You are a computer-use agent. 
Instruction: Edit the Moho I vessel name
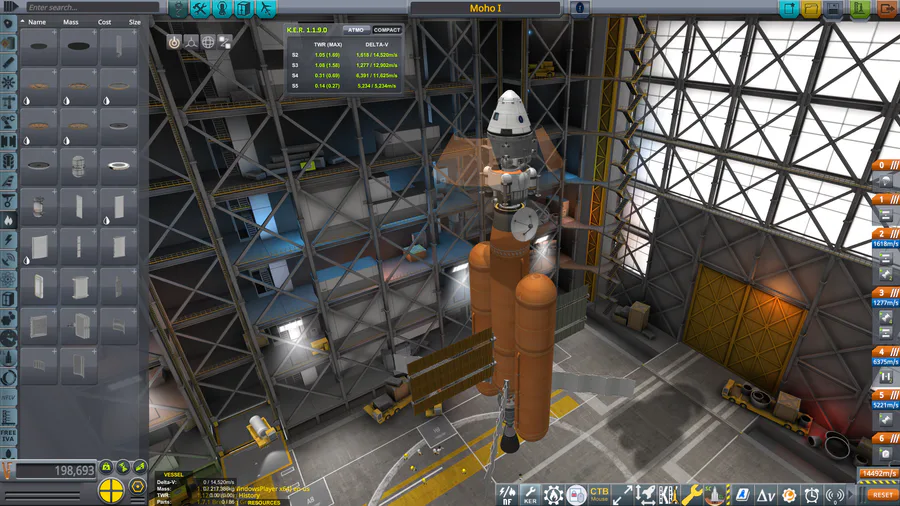click(486, 8)
